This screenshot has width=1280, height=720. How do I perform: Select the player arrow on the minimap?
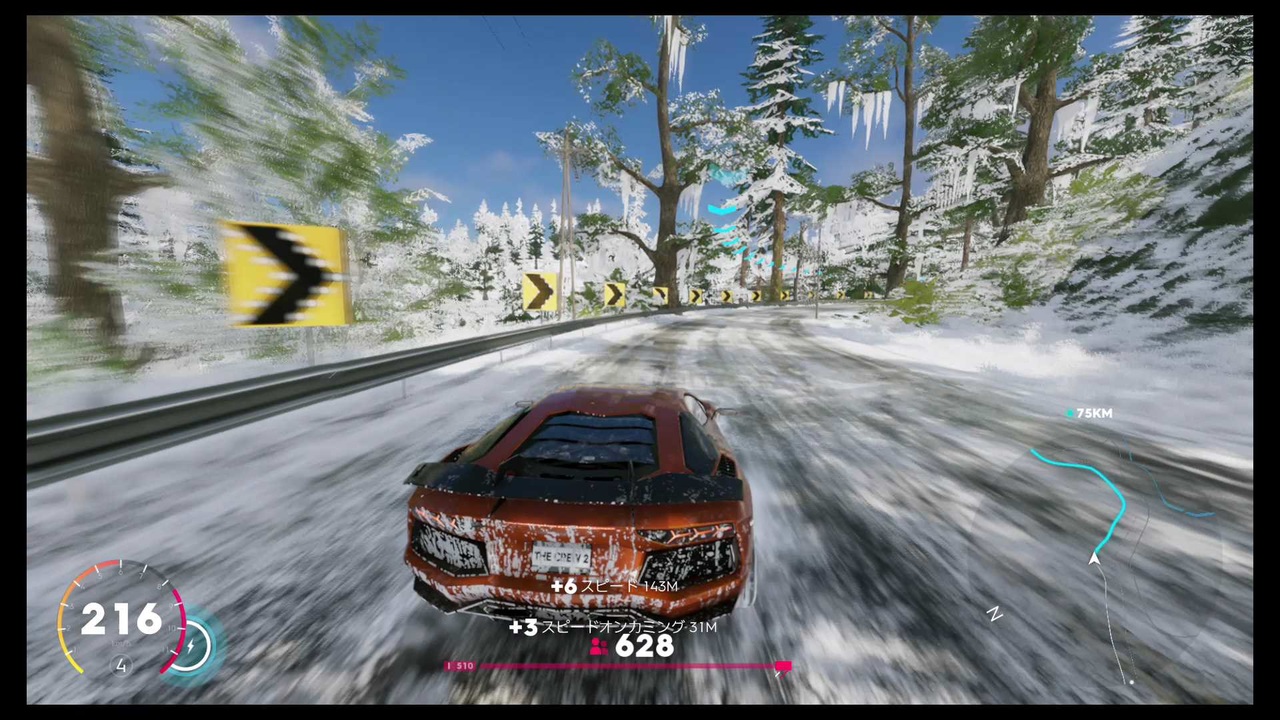point(1095,561)
